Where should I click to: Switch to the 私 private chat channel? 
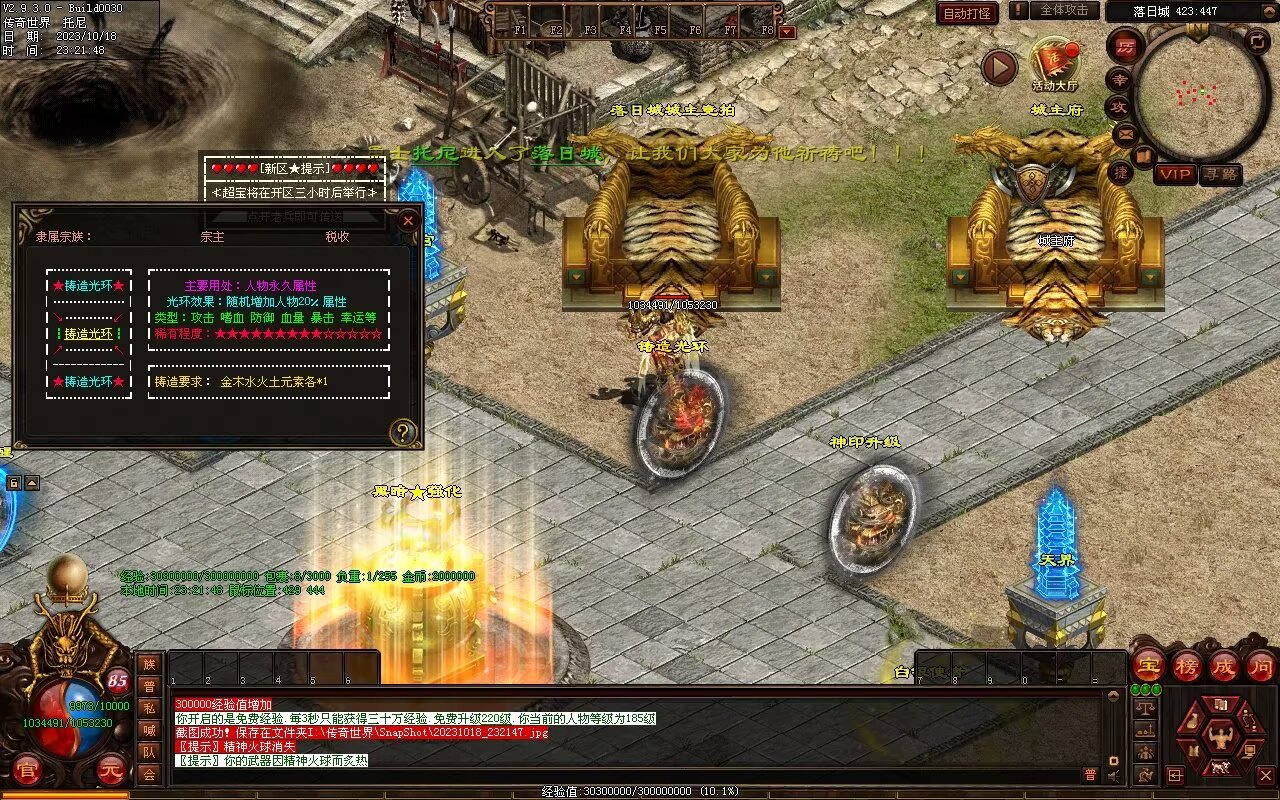pyautogui.click(x=149, y=708)
